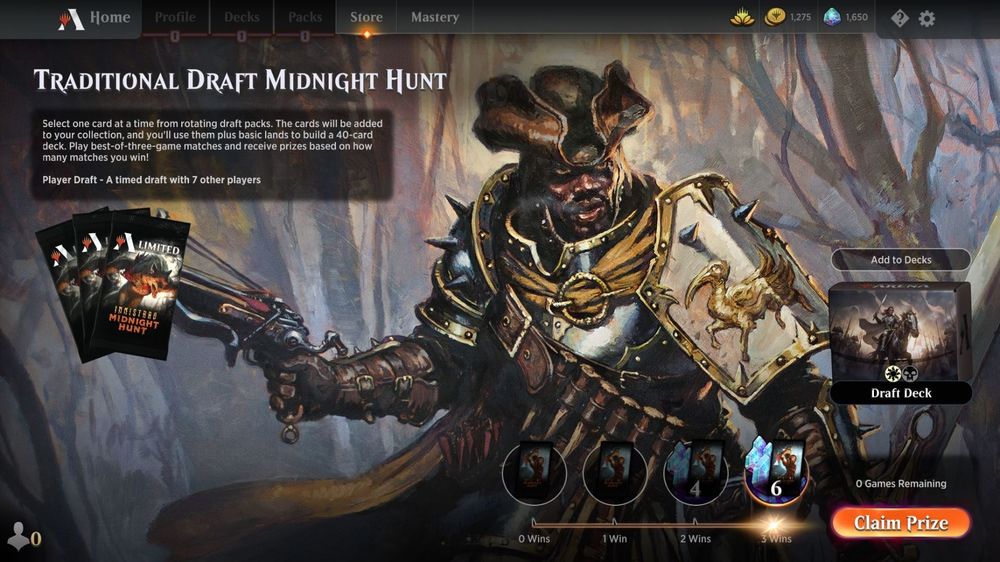Open the question mark help menu
Image resolution: width=1000 pixels, height=562 pixels.
tap(899, 18)
